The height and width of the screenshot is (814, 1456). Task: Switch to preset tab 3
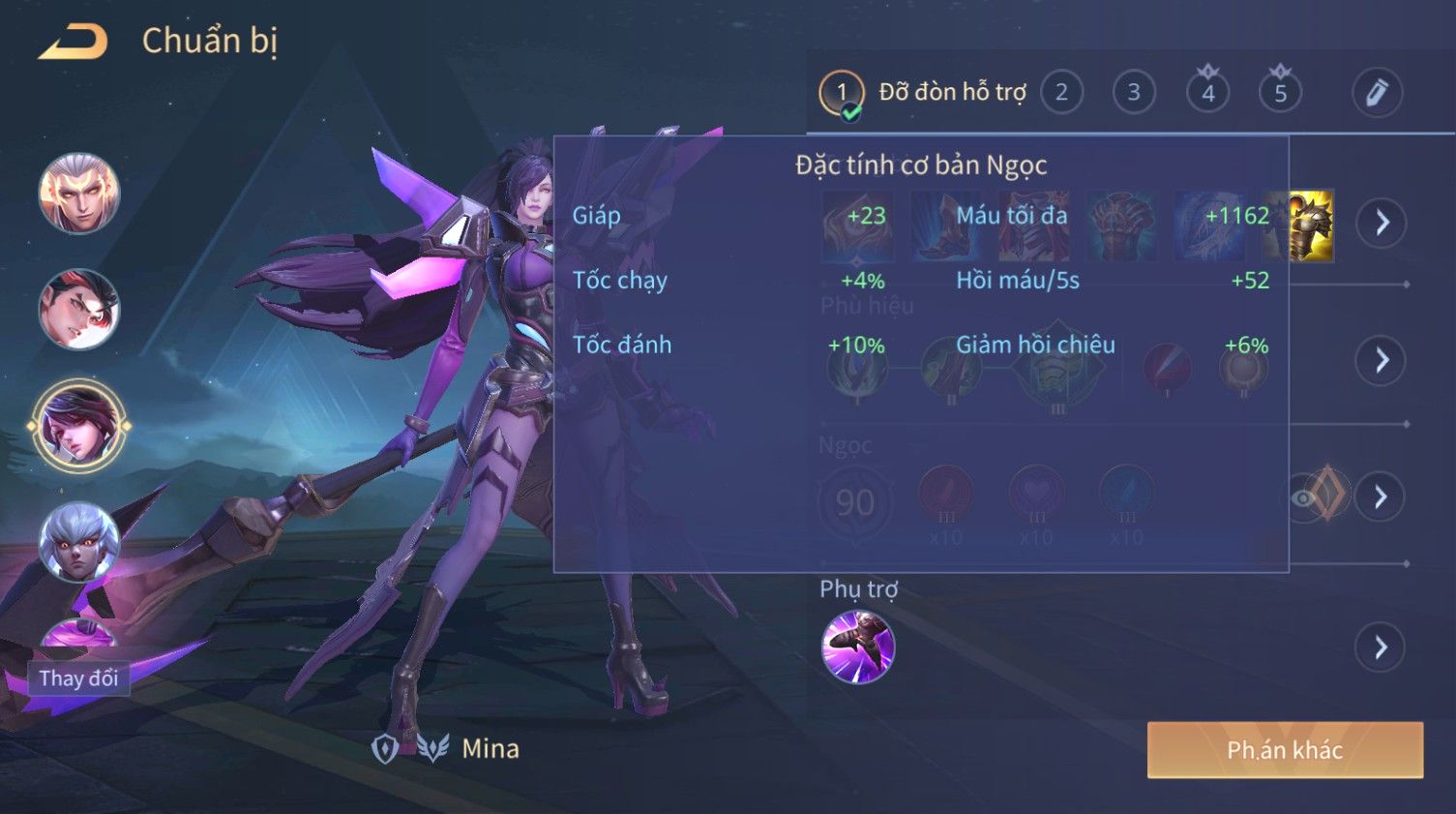1134,93
